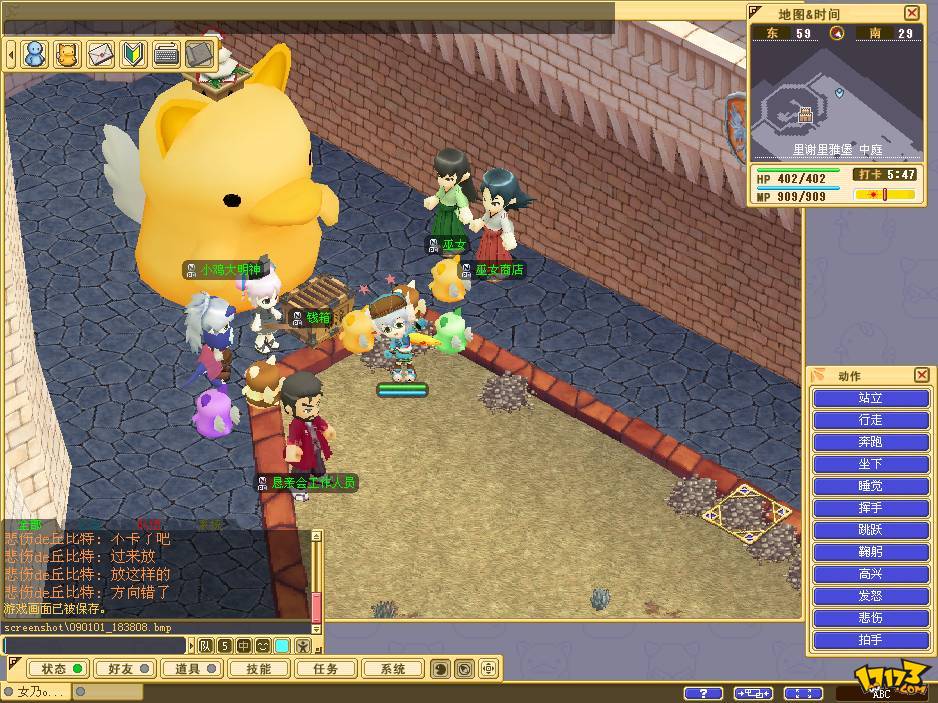Use the 拍手 (clap) emote
938x703 pixels.
point(870,640)
